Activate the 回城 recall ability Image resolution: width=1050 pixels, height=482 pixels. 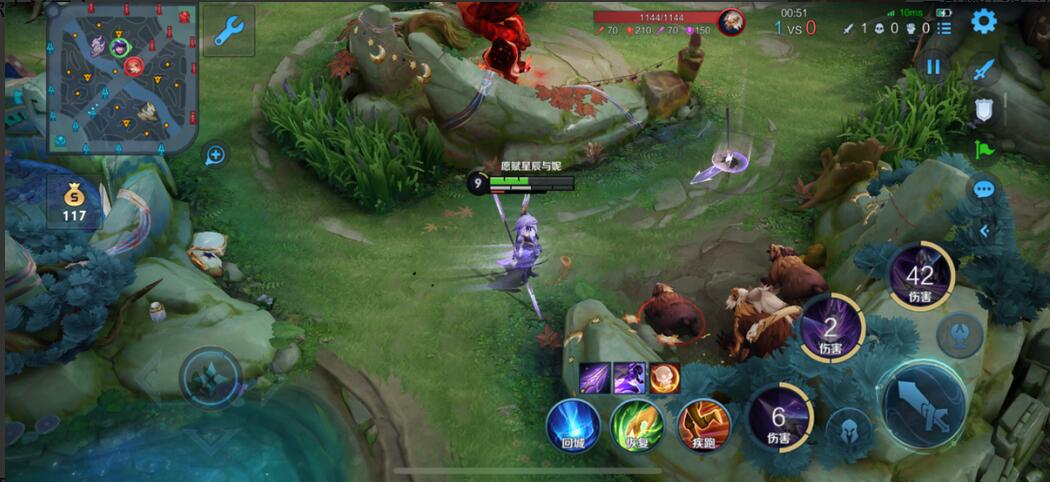pos(573,424)
